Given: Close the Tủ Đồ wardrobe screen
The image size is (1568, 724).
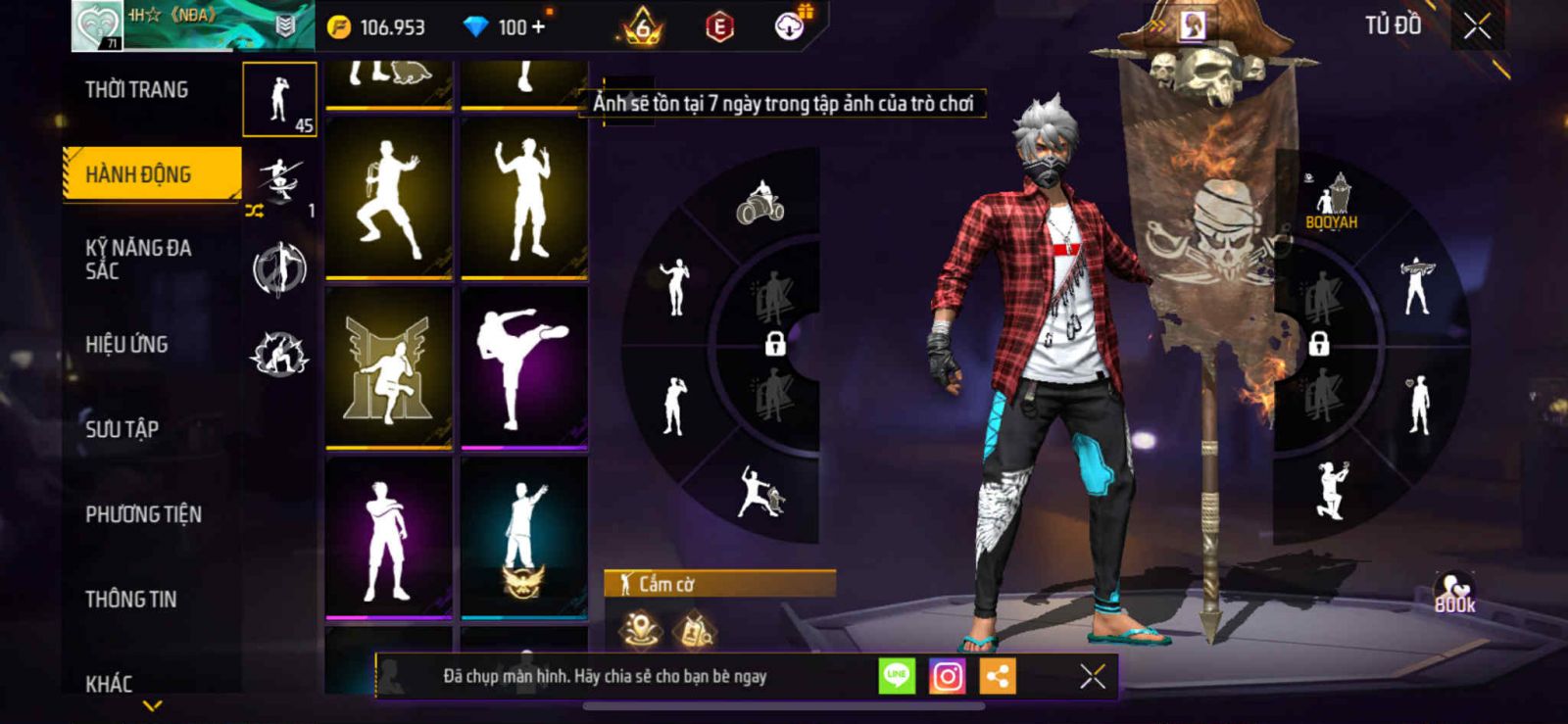Looking at the screenshot, I should [x=1477, y=26].
